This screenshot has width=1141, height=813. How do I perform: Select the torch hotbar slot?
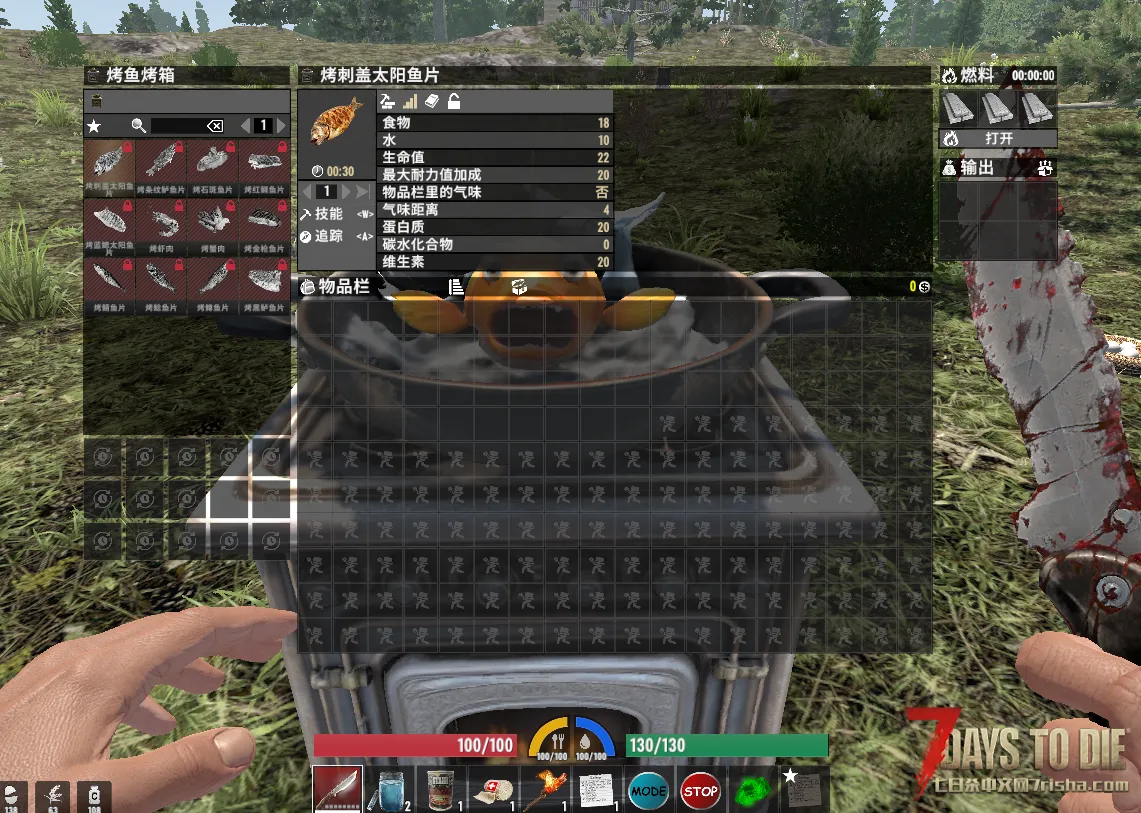click(545, 789)
